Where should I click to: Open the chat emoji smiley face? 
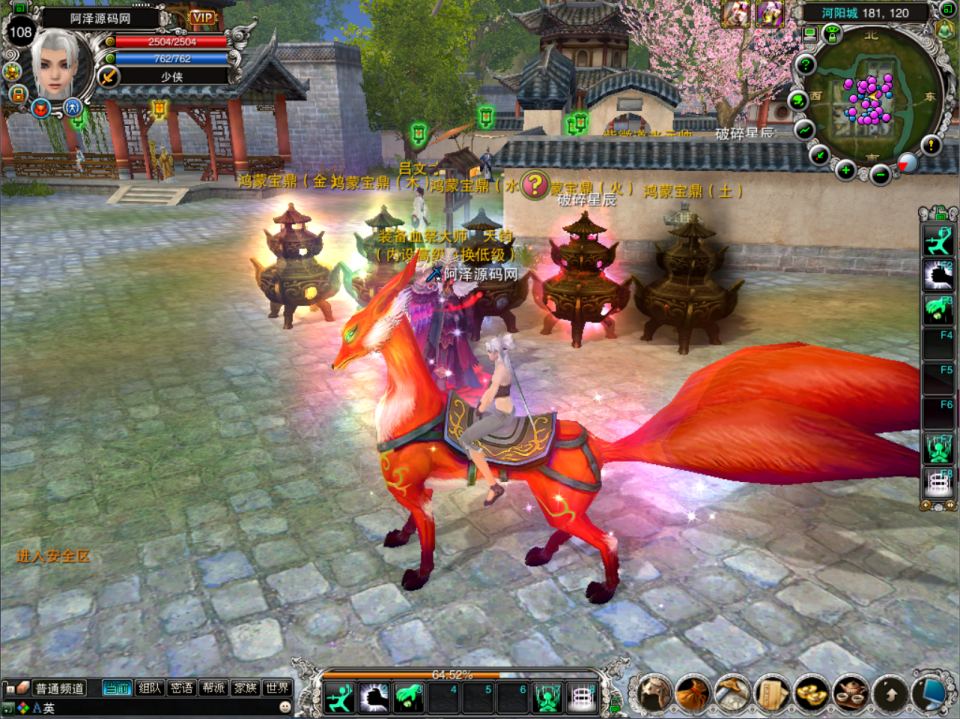tap(285, 707)
